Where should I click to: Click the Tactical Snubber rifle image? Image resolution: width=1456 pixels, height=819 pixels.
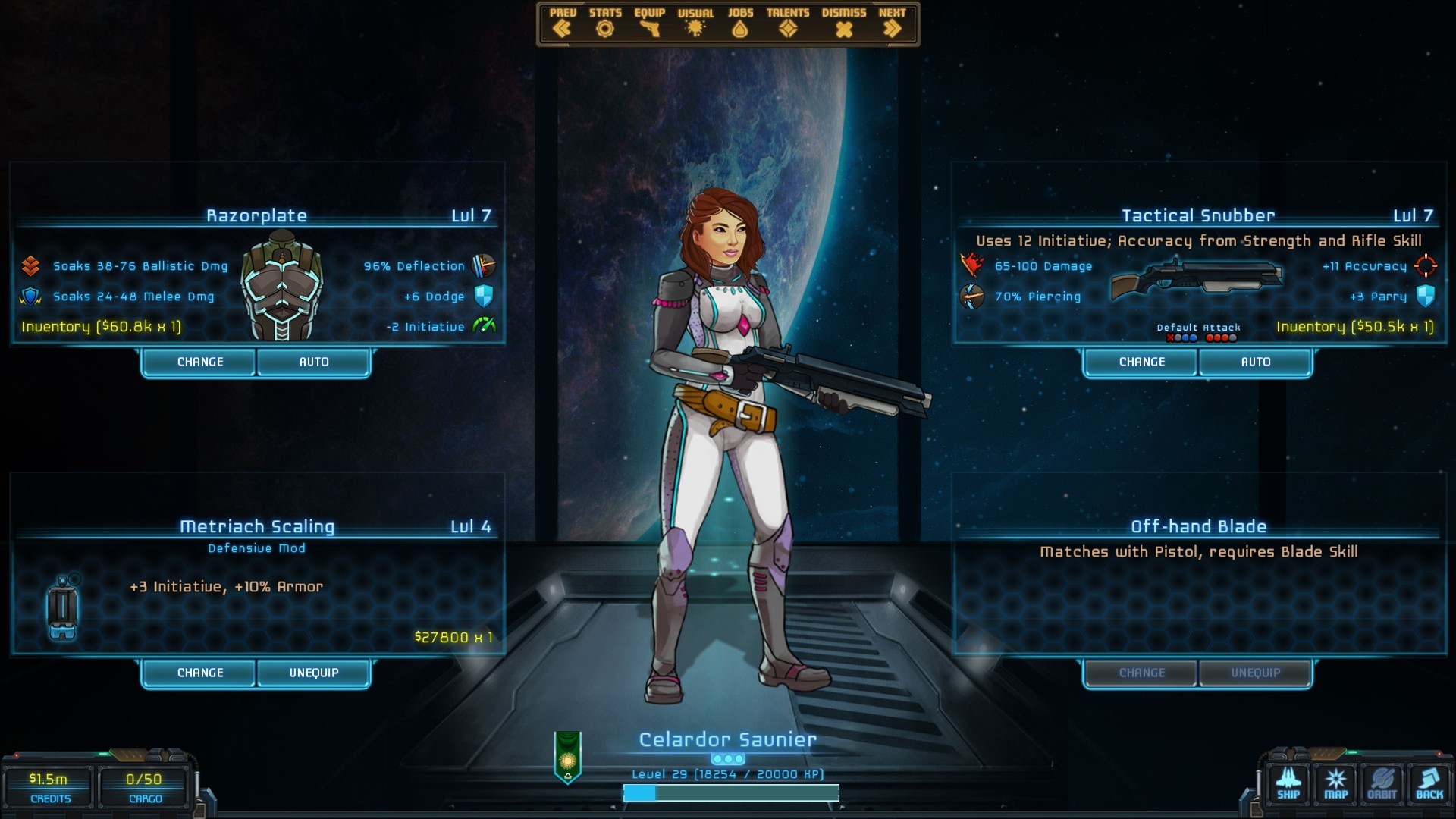[1195, 279]
